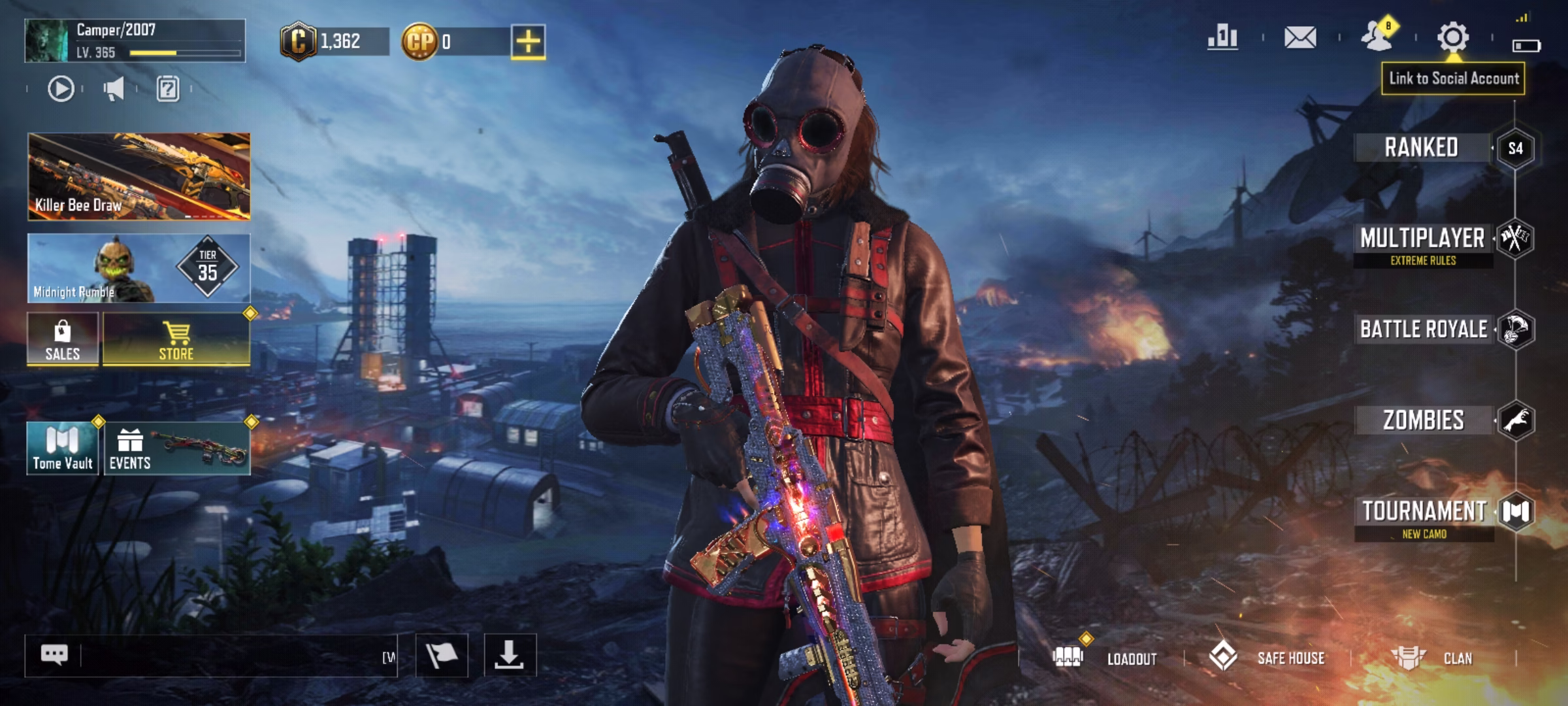Viewport: 1568px width, 706px height.
Task: Enter Battle Royale mode
Action: (1424, 329)
